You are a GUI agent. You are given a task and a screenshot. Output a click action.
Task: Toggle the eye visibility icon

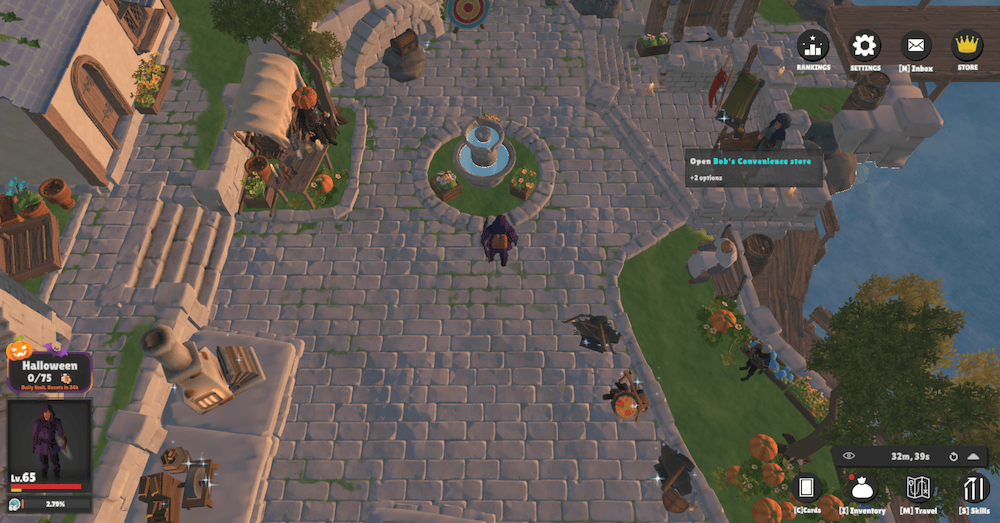(x=849, y=457)
